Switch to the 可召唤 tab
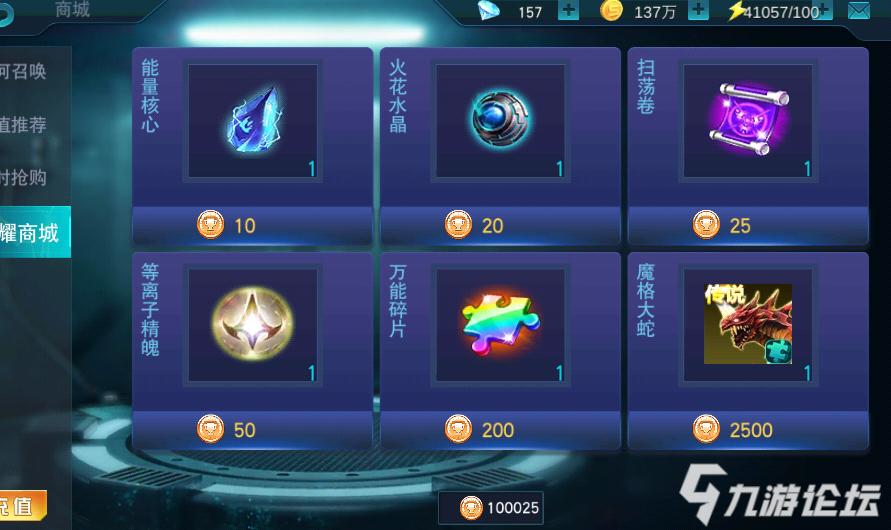Screen dimensions: 891x530 [25, 72]
